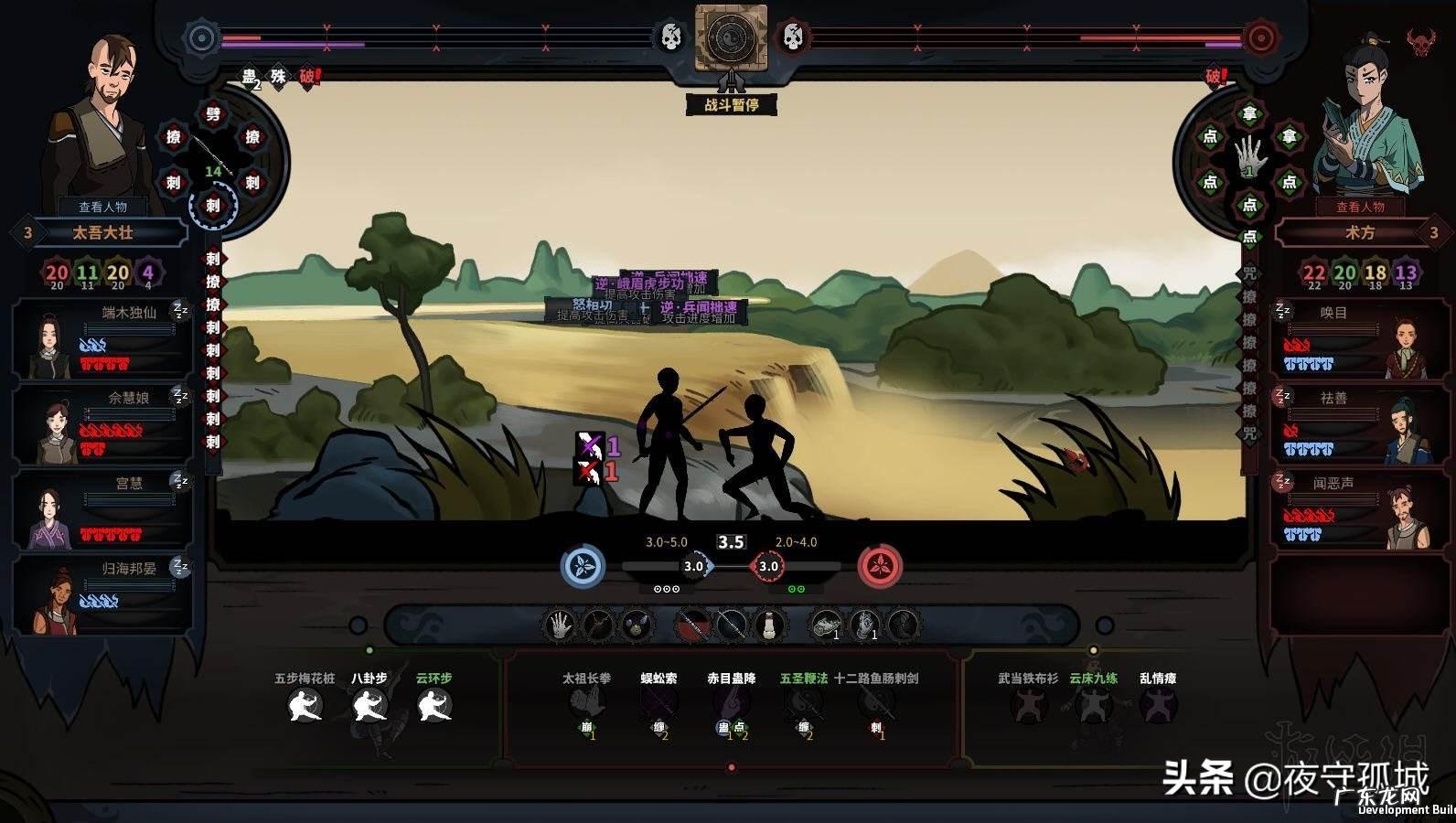Choose teammate 宫慧
Screen dimensions: 1456x823
102,508
